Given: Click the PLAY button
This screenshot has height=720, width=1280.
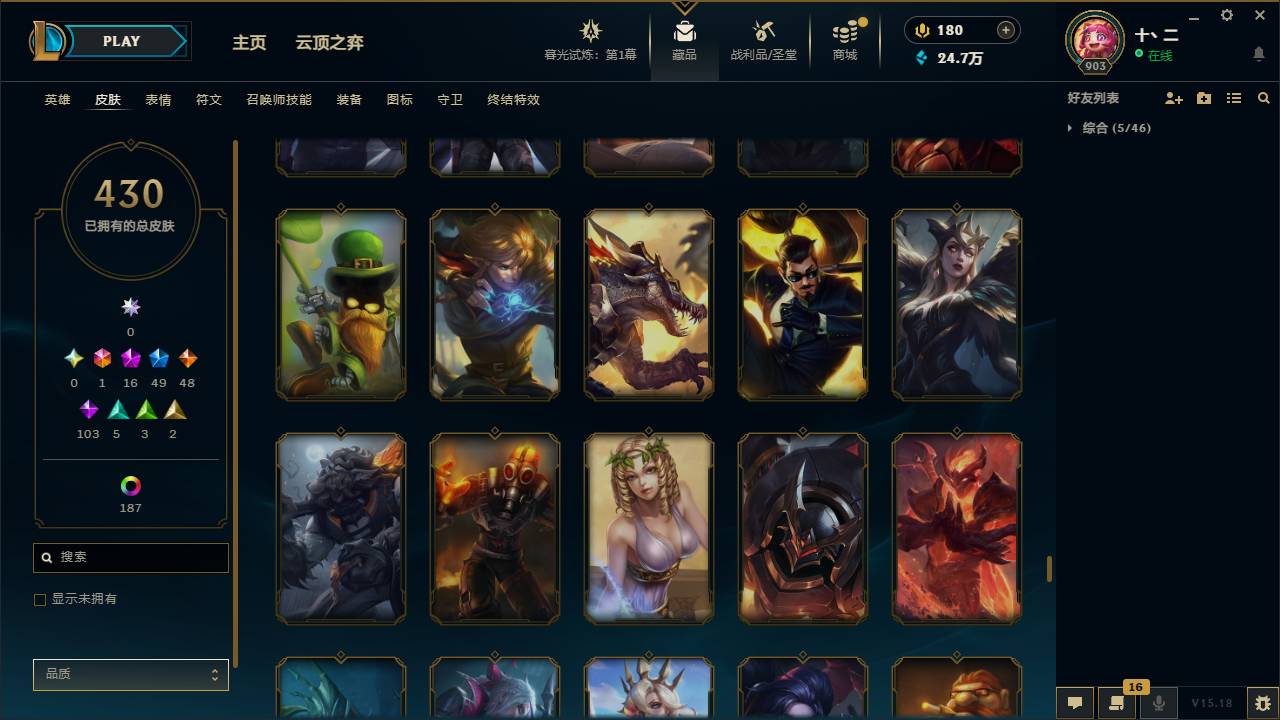Looking at the screenshot, I should click(121, 41).
